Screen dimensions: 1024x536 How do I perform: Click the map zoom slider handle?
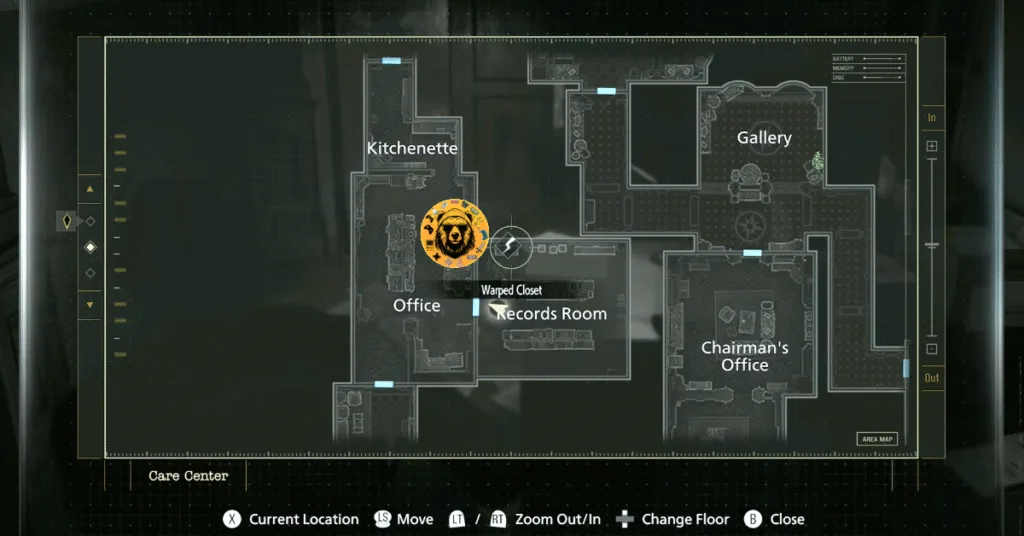[x=932, y=245]
